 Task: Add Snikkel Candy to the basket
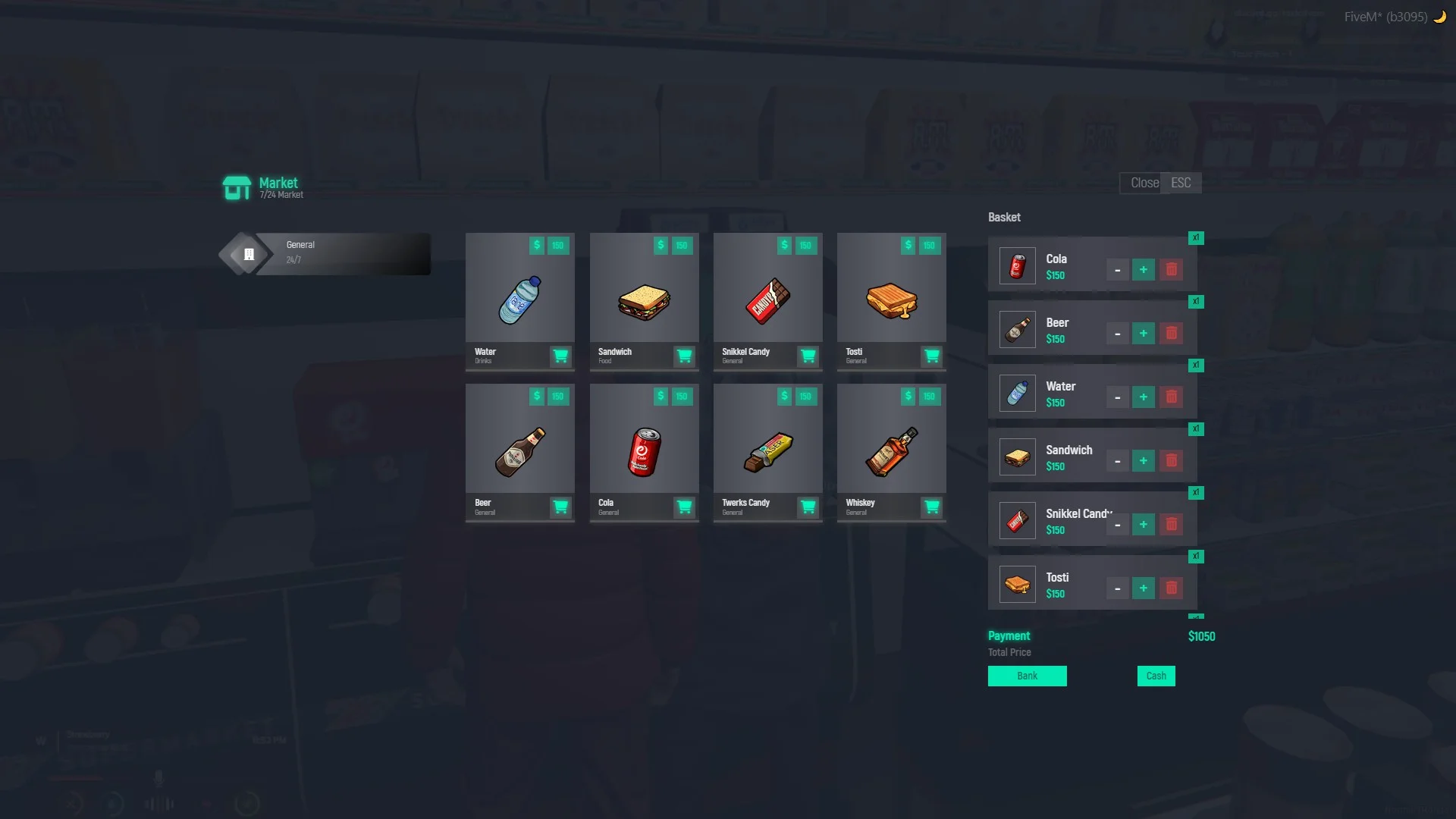(x=808, y=356)
